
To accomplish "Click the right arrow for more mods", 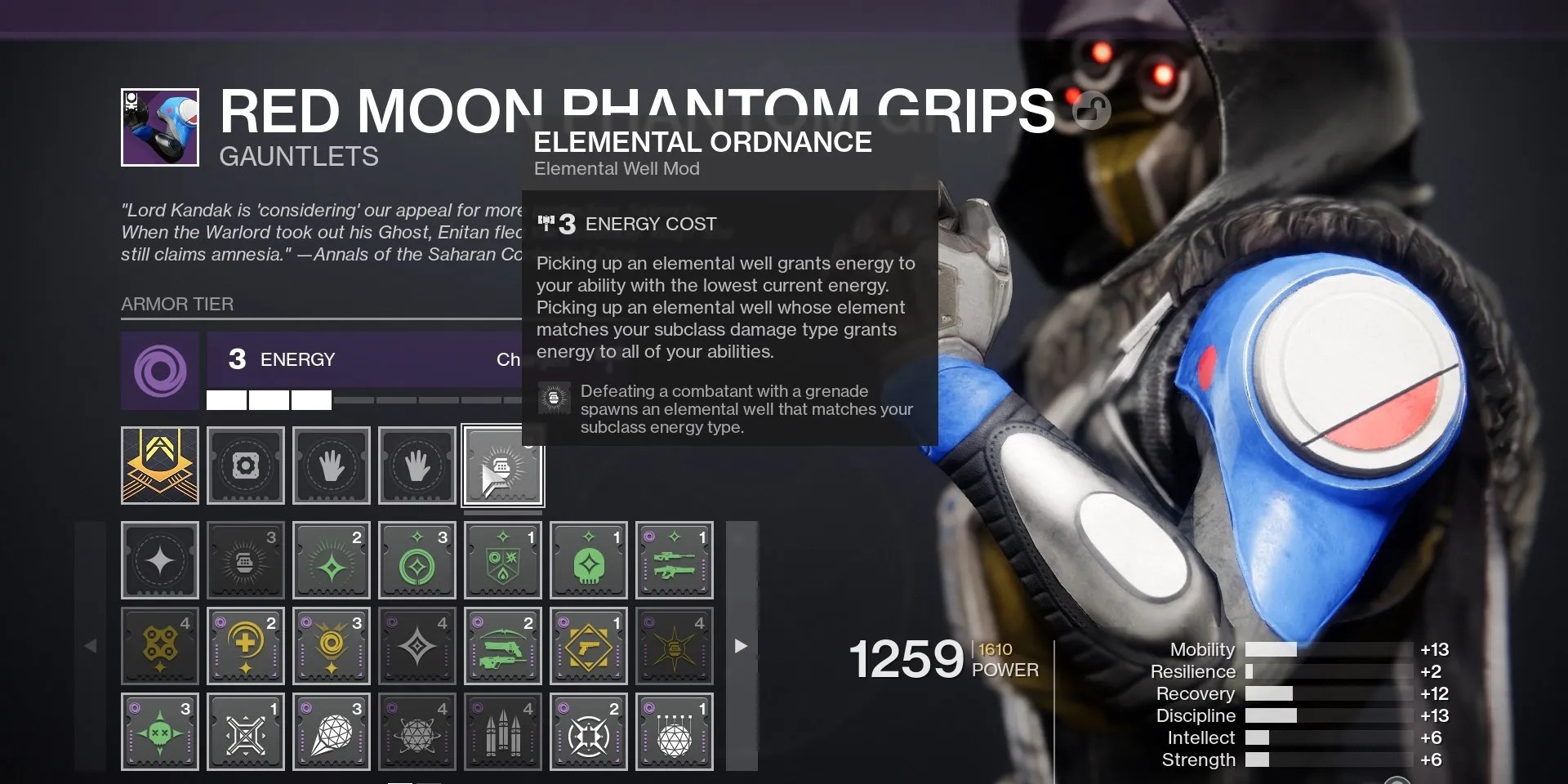I will click(741, 646).
